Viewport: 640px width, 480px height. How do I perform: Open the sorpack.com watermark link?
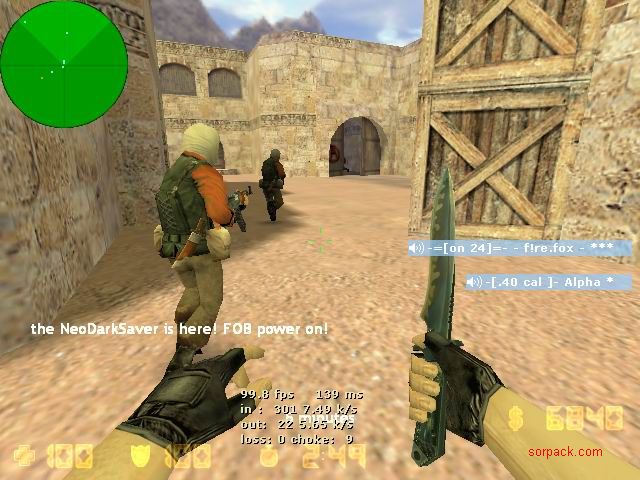coord(566,452)
